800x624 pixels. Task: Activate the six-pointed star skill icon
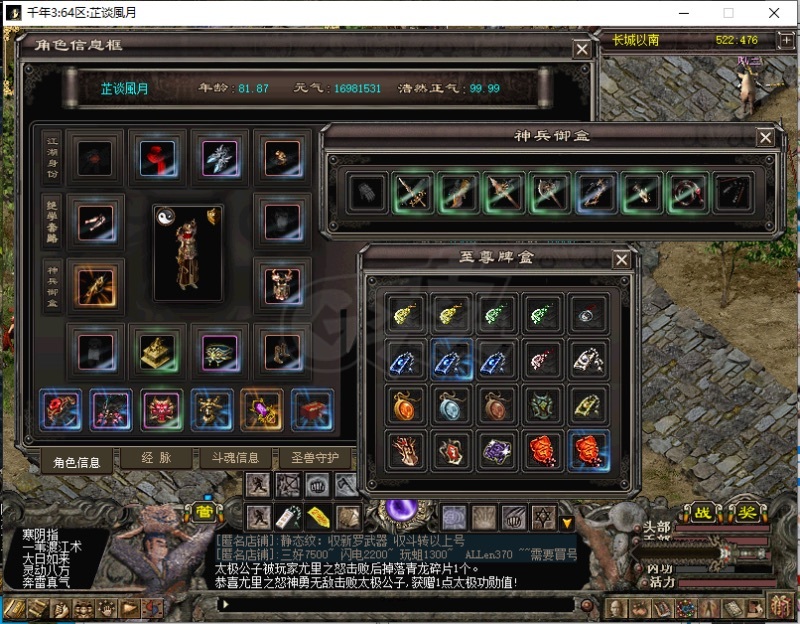point(543,517)
